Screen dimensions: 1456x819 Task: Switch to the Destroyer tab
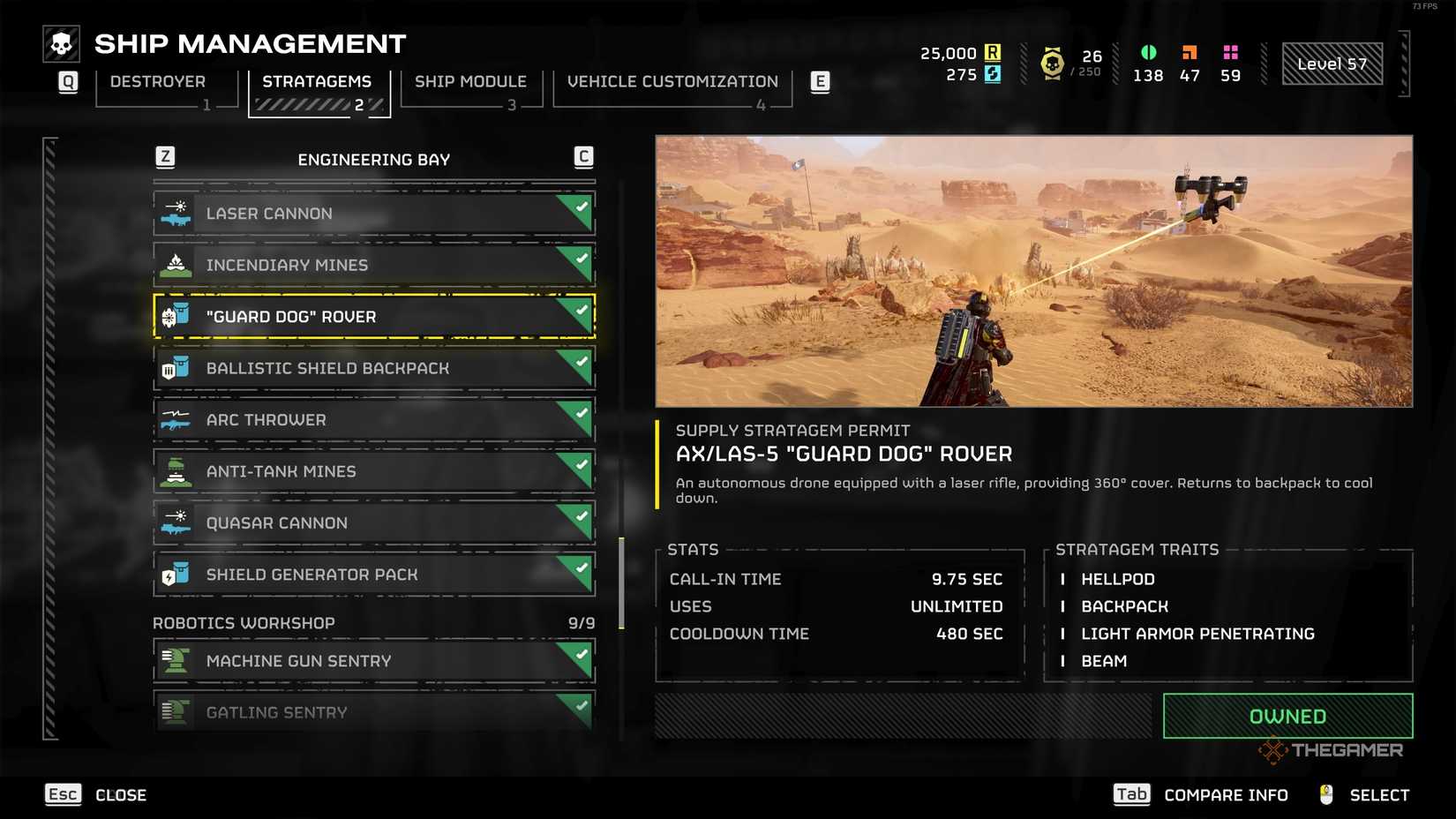(x=157, y=81)
